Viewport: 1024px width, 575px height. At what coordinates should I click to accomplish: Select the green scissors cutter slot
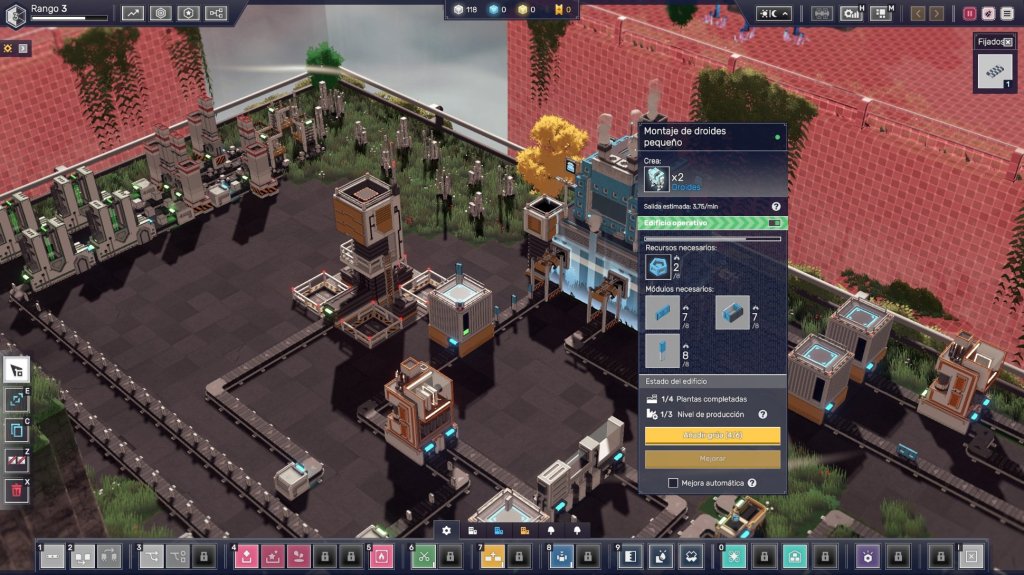424,556
